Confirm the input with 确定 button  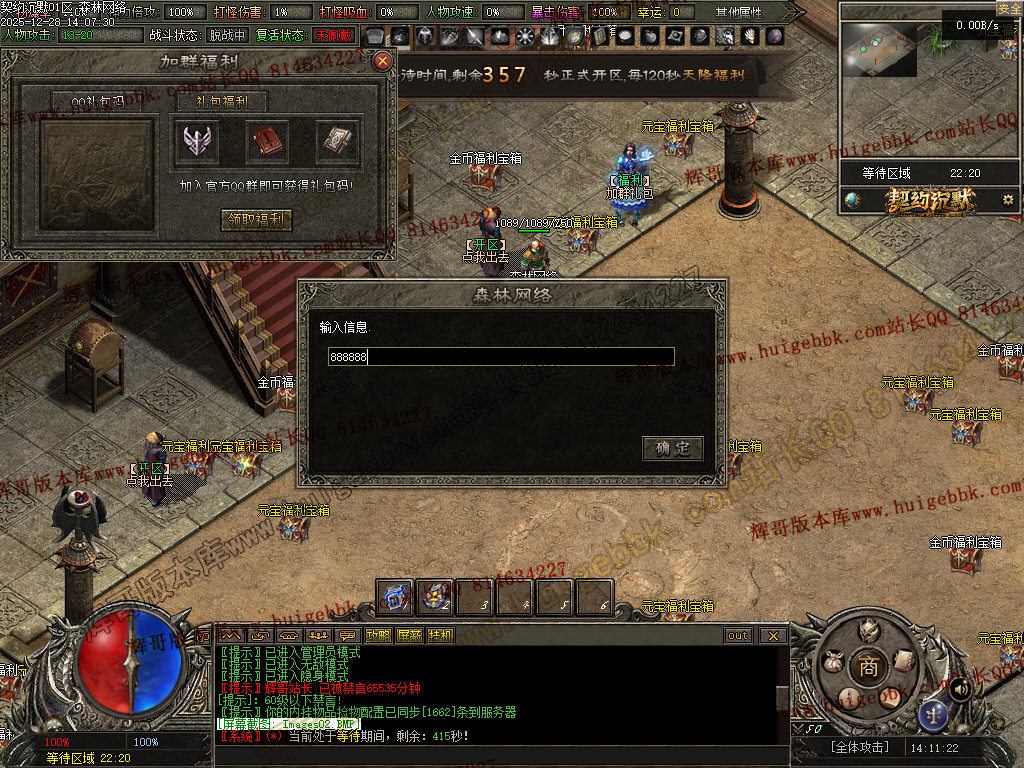point(672,448)
